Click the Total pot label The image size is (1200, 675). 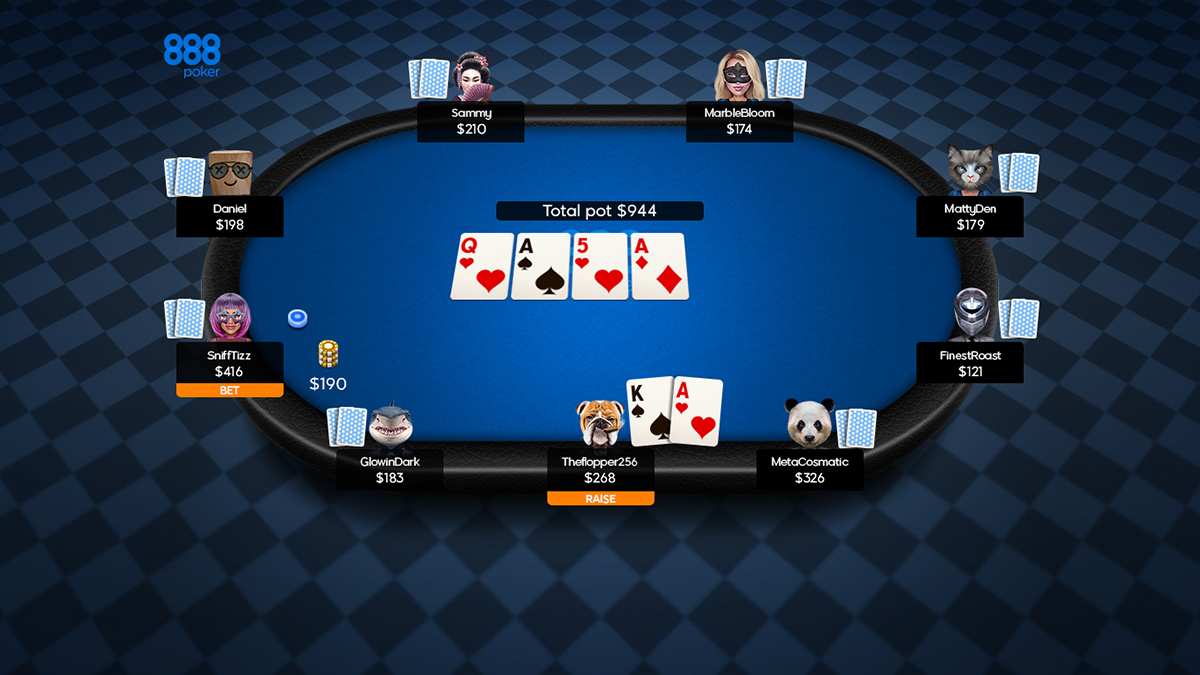click(x=600, y=211)
